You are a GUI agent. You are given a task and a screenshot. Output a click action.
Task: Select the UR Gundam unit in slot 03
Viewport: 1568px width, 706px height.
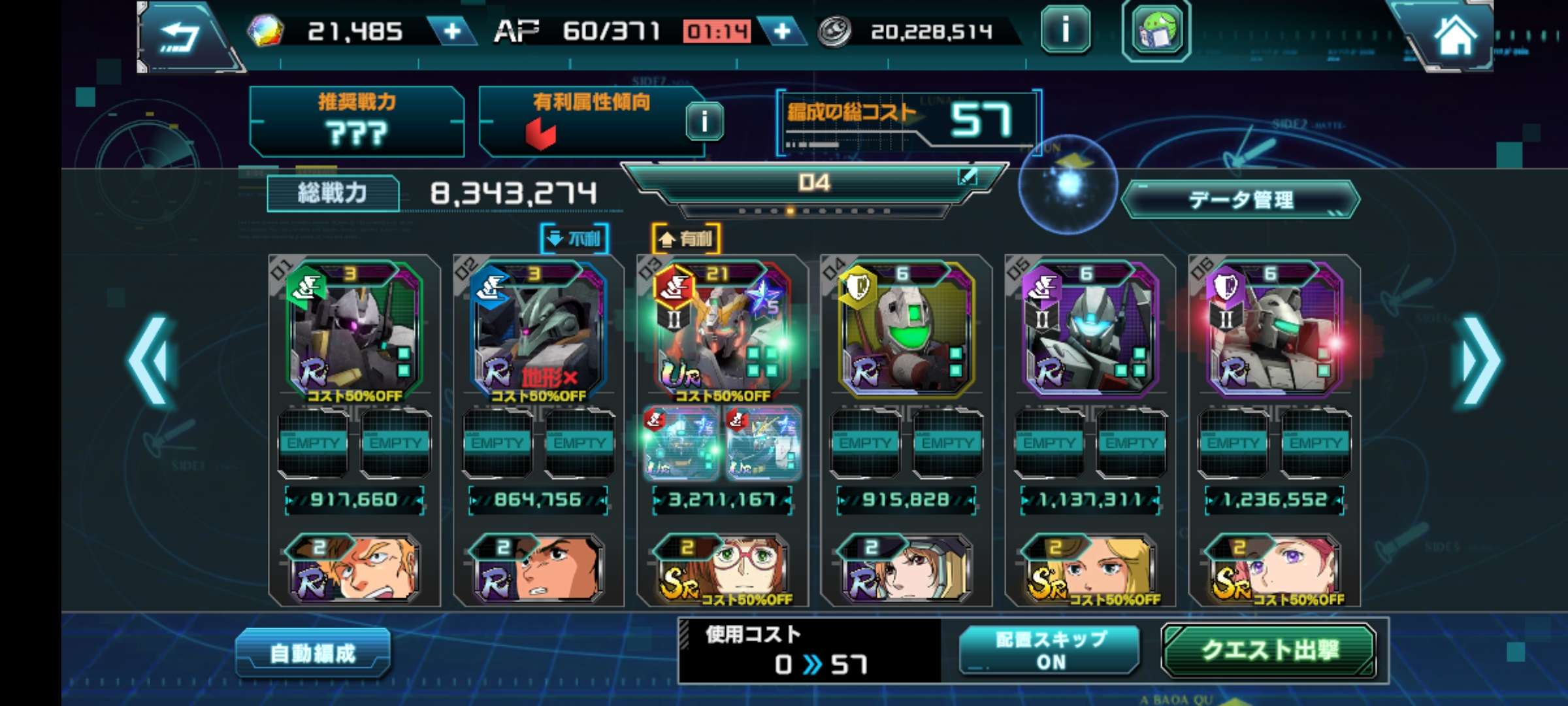click(722, 330)
